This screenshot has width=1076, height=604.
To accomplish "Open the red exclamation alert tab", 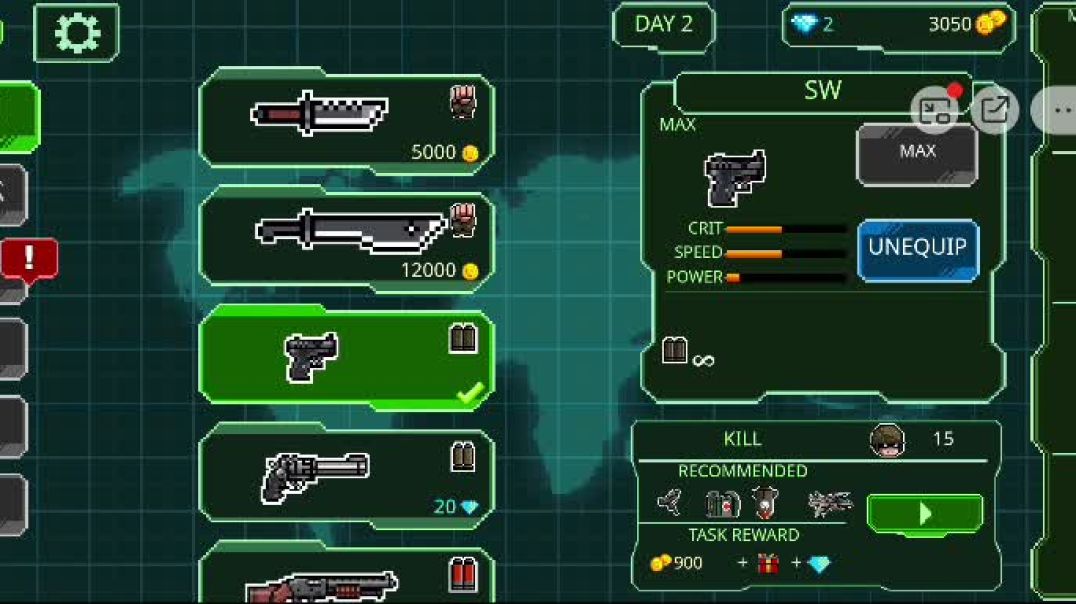I will coord(28,259).
